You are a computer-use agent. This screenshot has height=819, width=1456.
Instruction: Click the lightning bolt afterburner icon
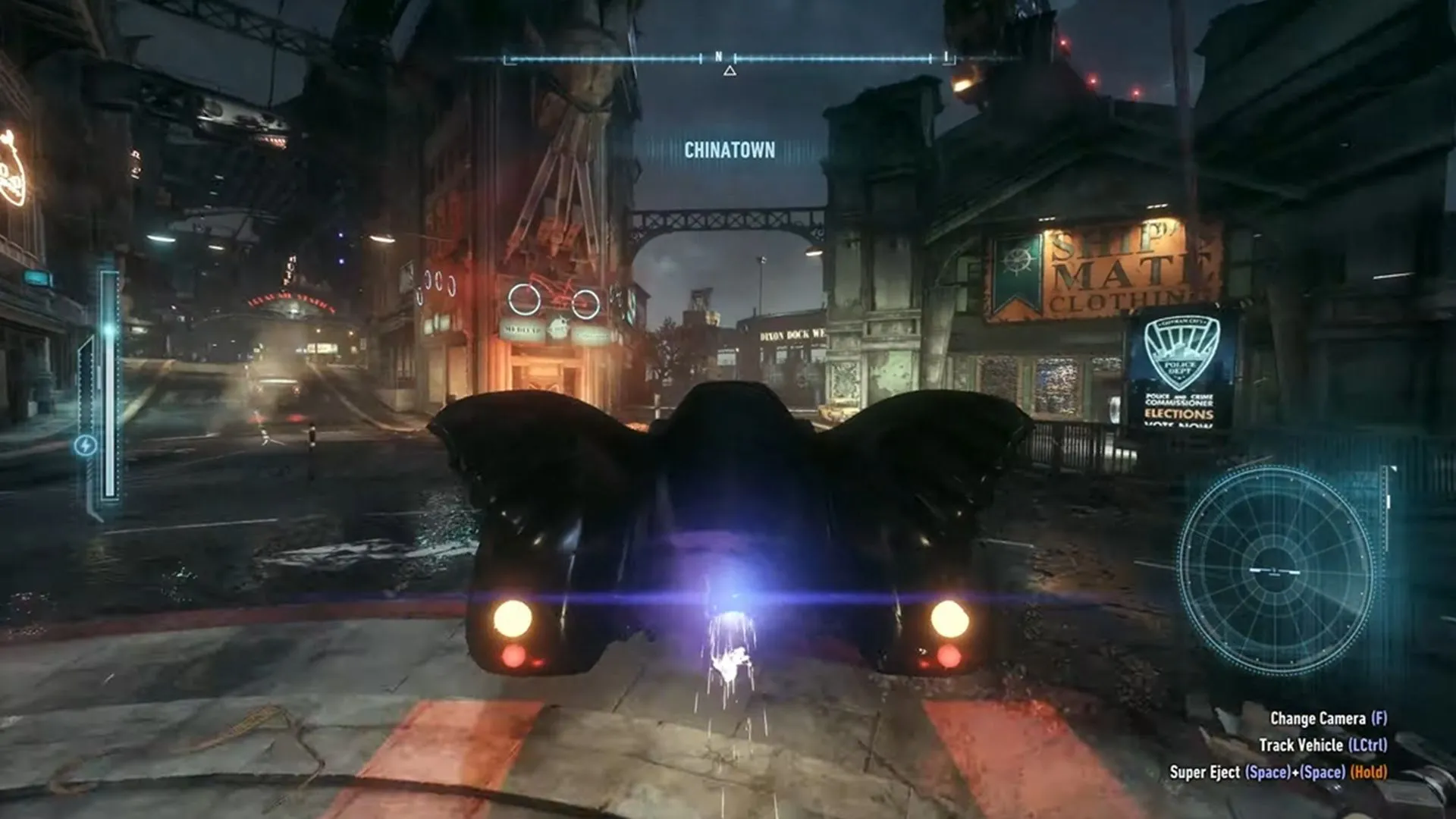pyautogui.click(x=85, y=445)
